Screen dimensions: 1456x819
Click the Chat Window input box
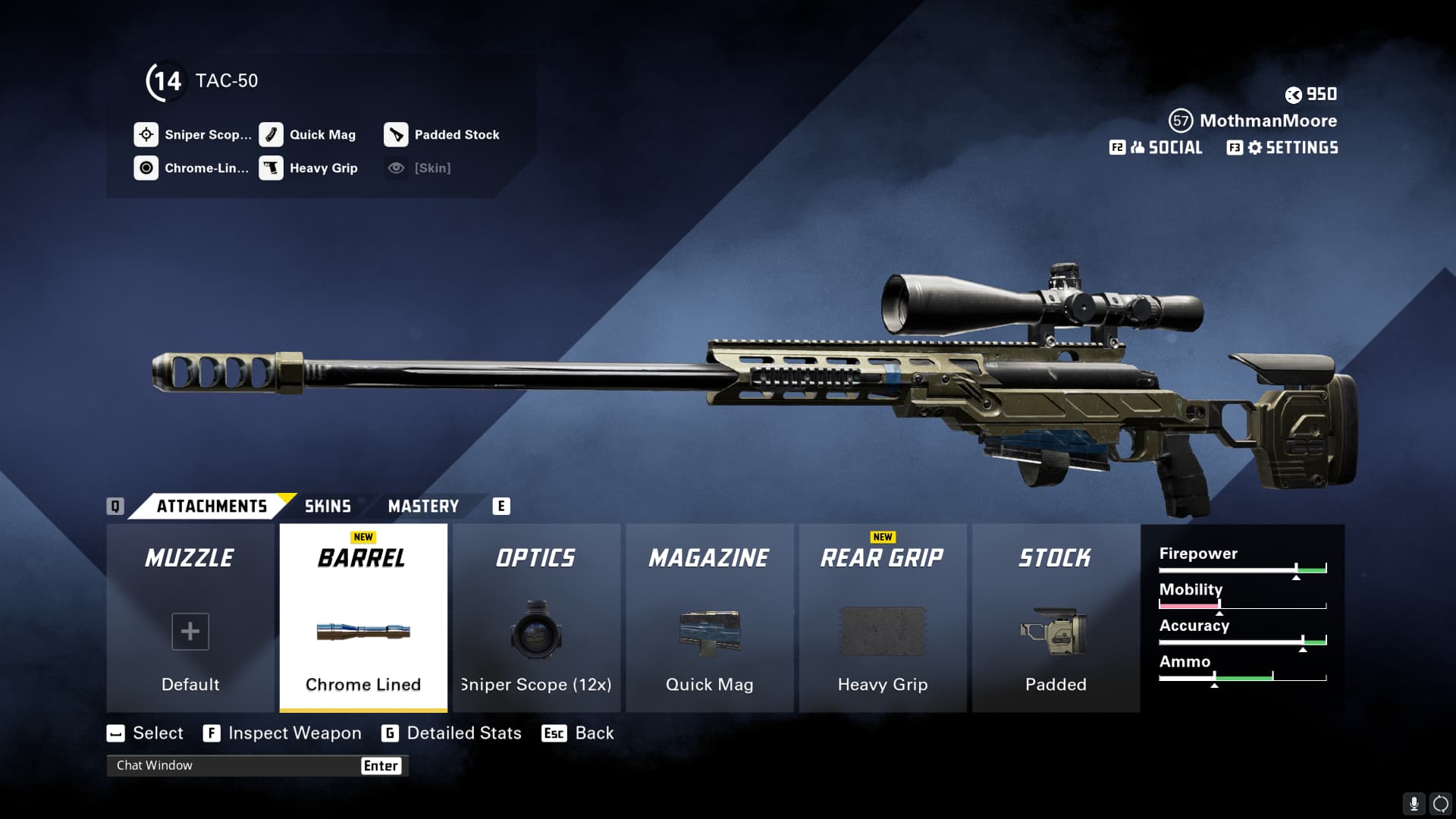point(235,765)
